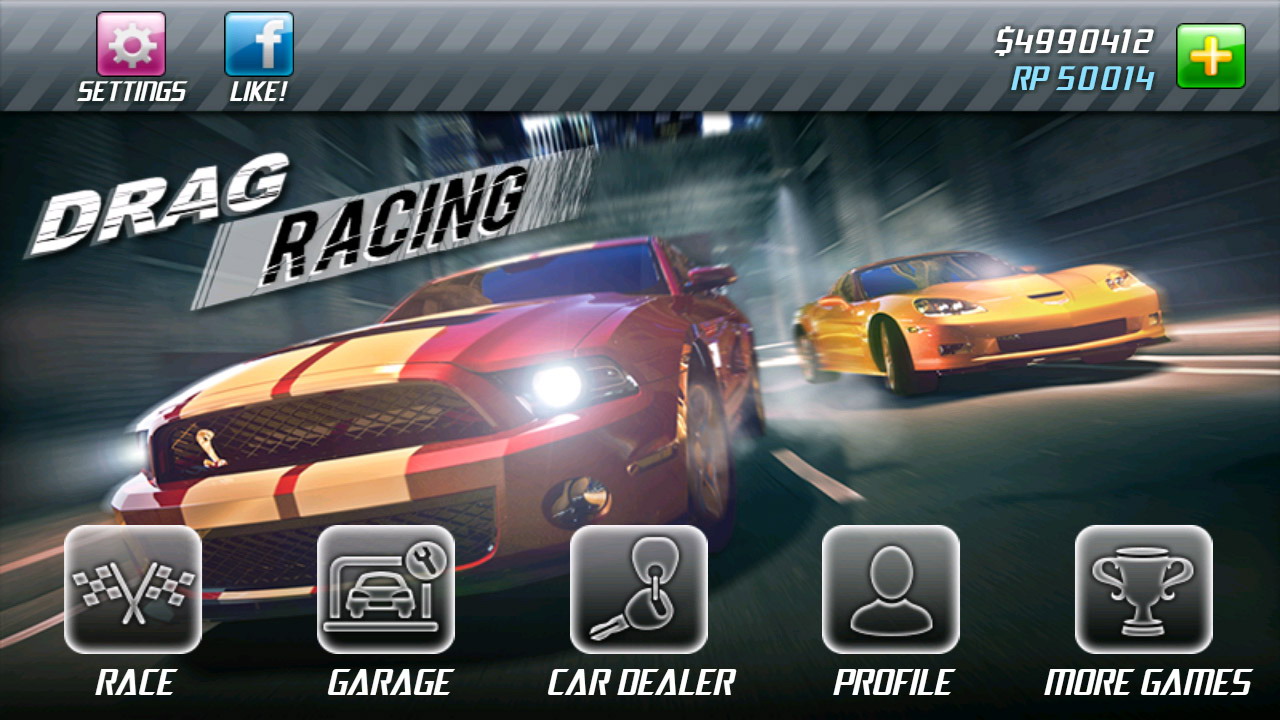1280x720 pixels.
Task: Open the Settings gear icon
Action: pos(131,42)
